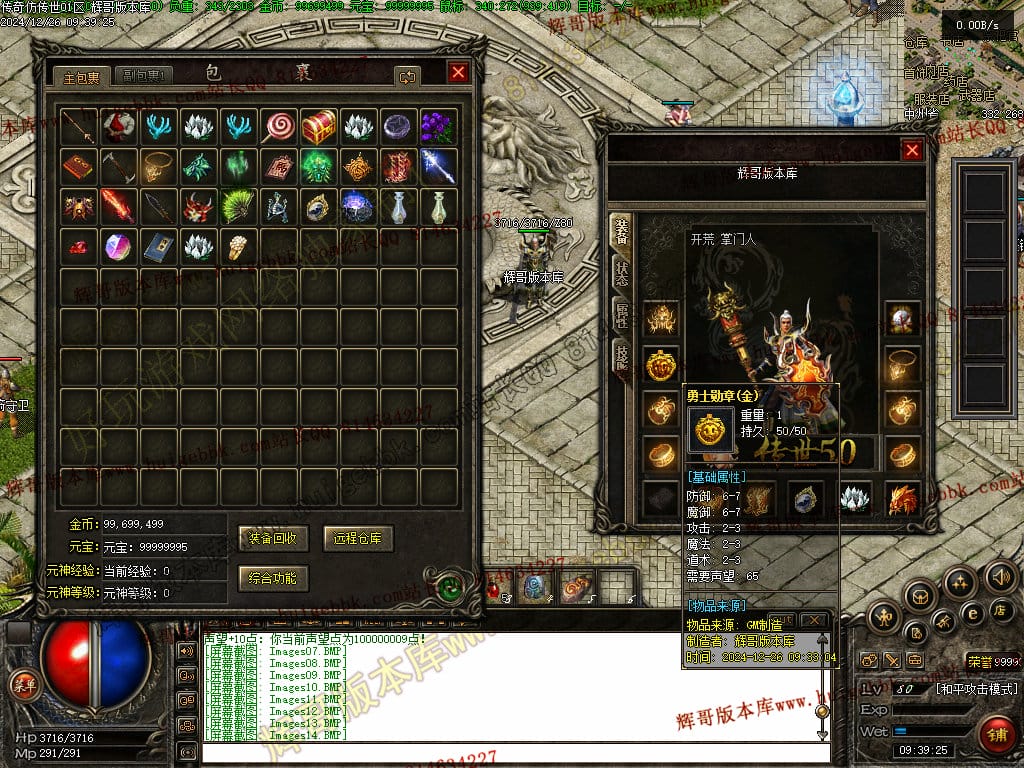Toggle sound with the speaker button
This screenshot has height=768, width=1024.
pos(1000,577)
